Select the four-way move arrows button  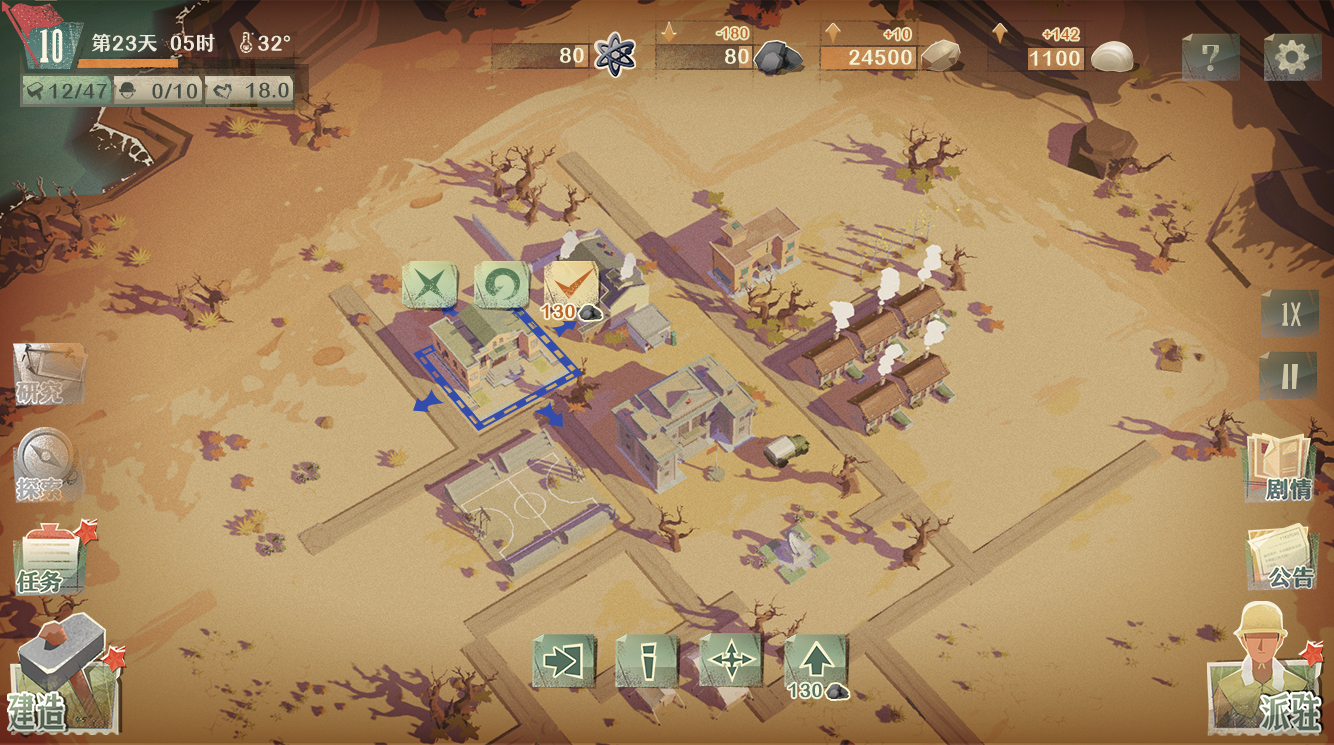pyautogui.click(x=731, y=661)
